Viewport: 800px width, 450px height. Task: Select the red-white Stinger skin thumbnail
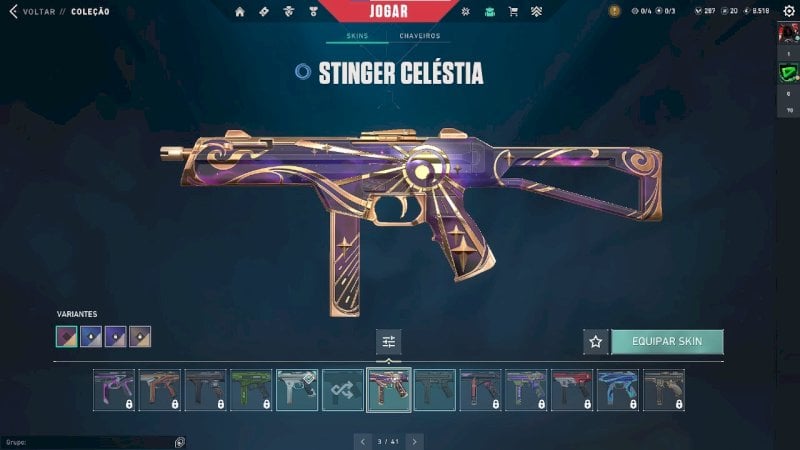[572, 390]
